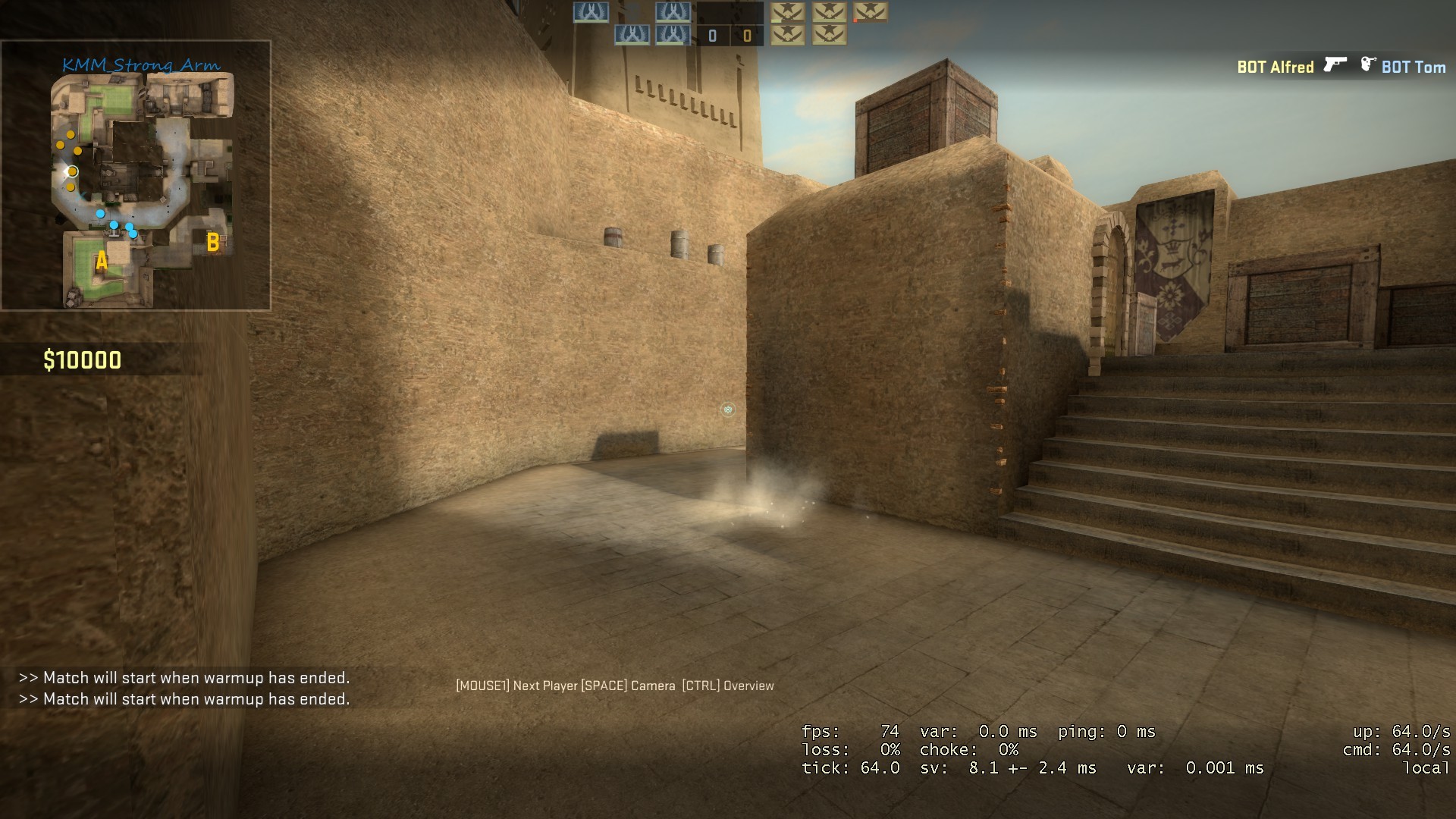Click the rightmost T player avatar with red health
Image resolution: width=1456 pixels, height=819 pixels.
pyautogui.click(x=871, y=14)
